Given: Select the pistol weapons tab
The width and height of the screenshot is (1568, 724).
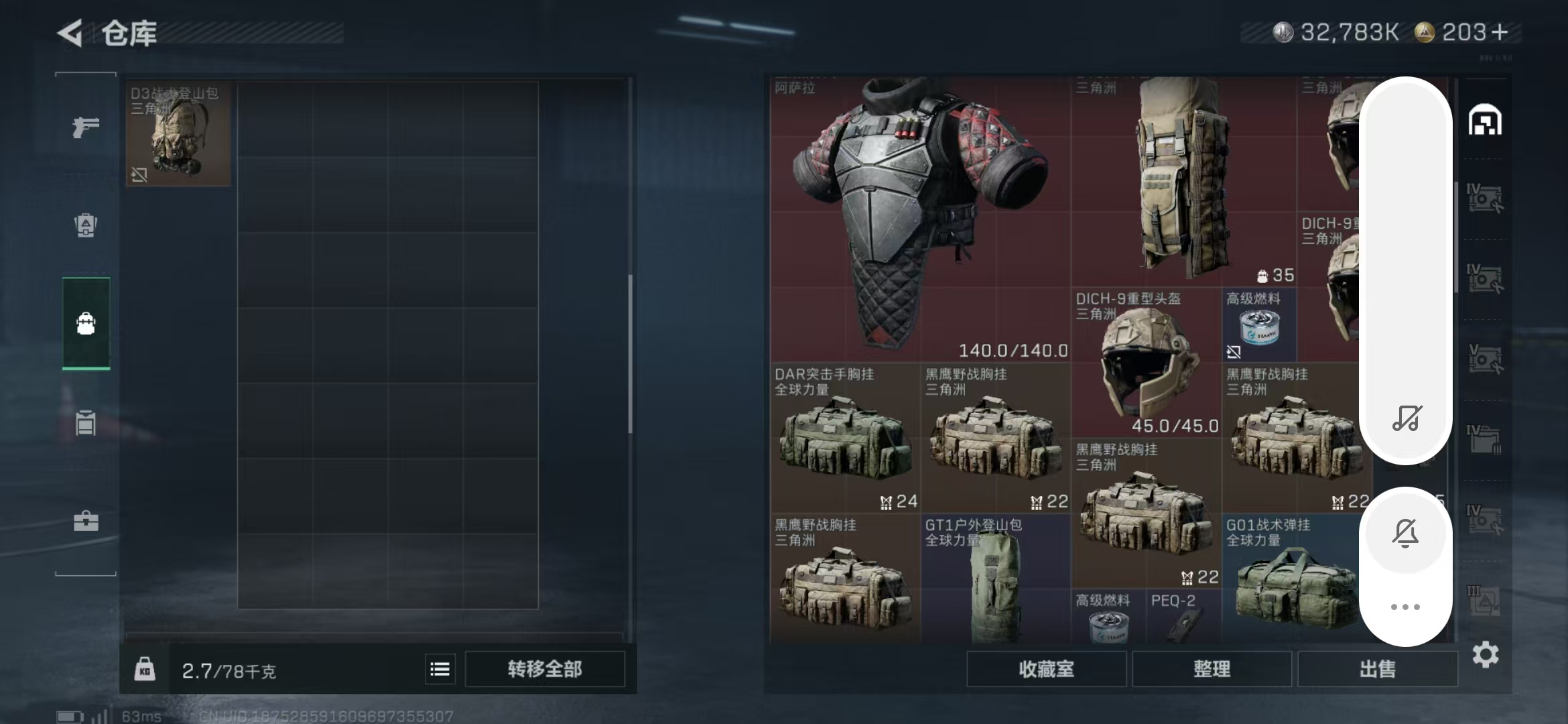Looking at the screenshot, I should tap(86, 125).
